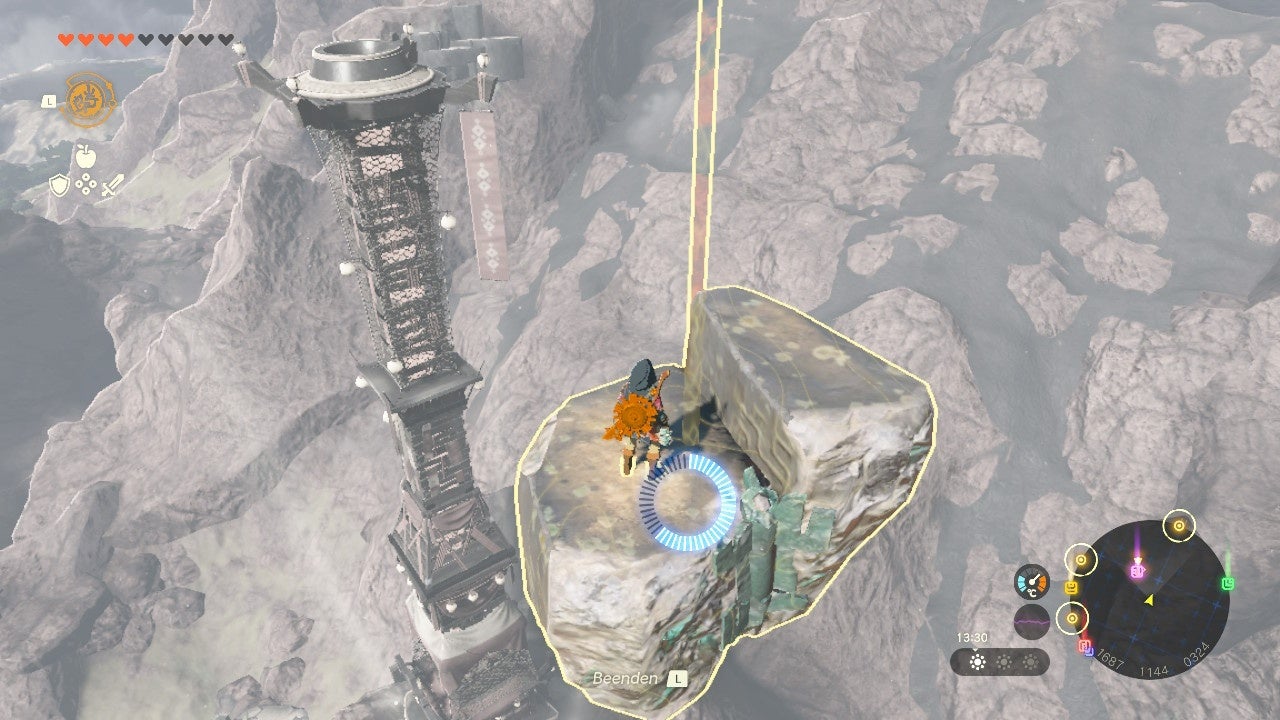The width and height of the screenshot is (1280, 720).
Task: Click the materials icon between shield and sword
Action: pos(85,182)
